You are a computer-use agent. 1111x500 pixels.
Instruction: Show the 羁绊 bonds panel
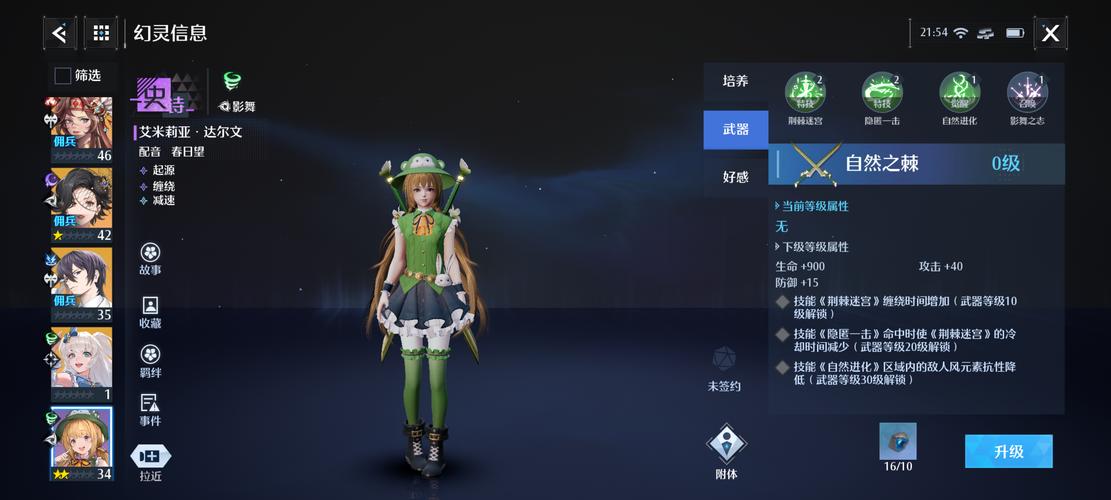151,360
